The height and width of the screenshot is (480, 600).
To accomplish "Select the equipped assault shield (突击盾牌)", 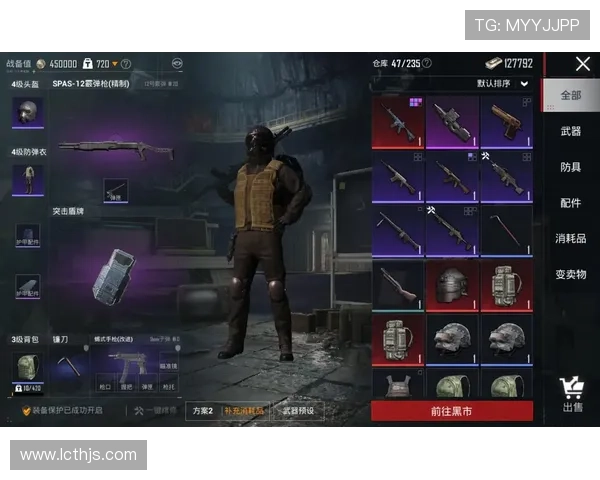I will (x=109, y=273).
